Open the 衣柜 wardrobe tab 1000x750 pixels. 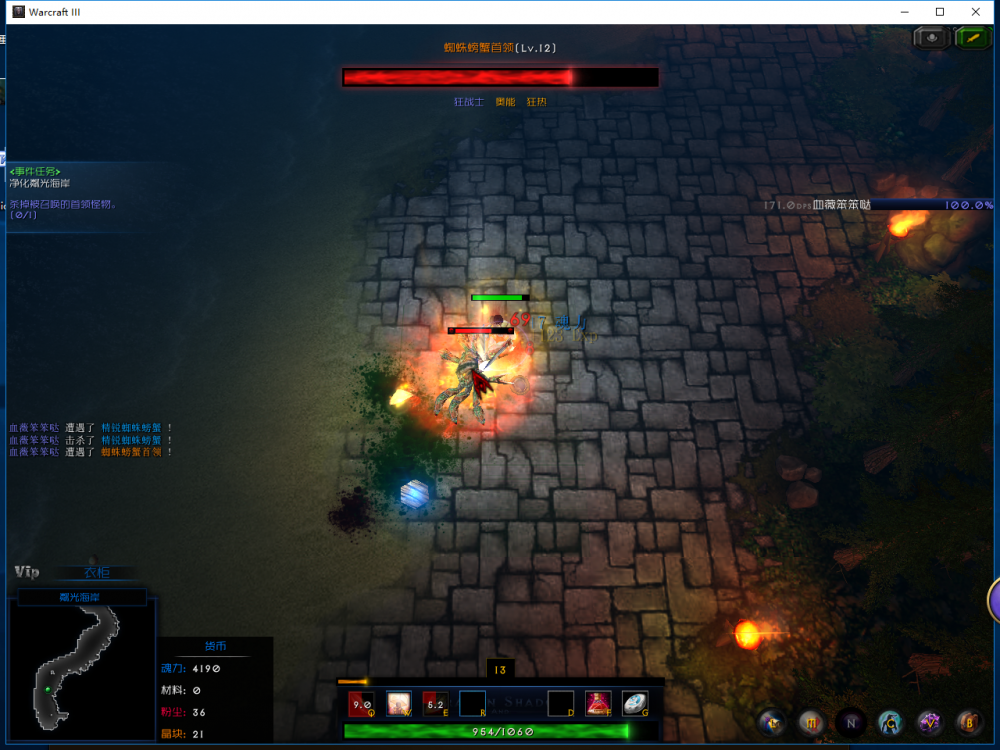click(97, 573)
